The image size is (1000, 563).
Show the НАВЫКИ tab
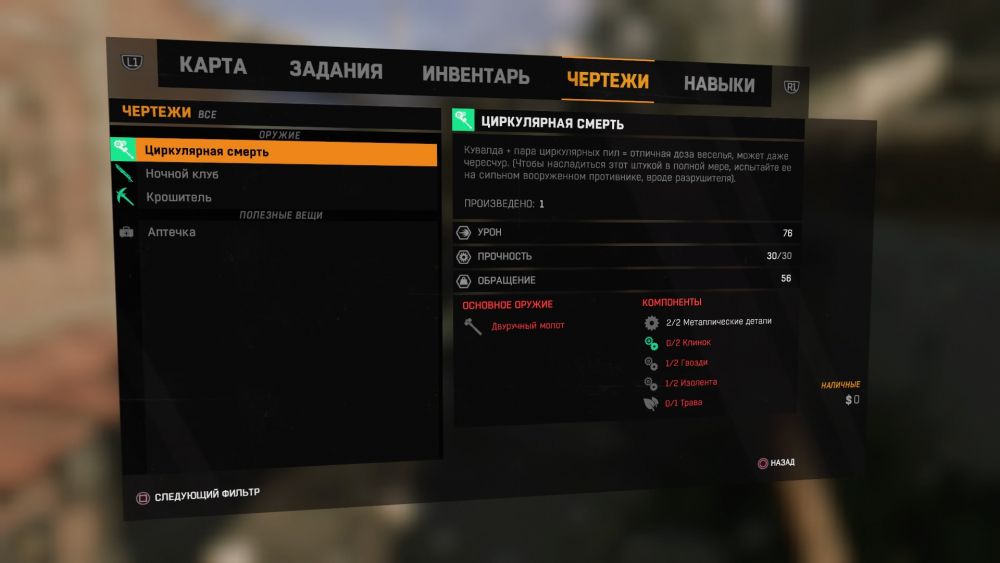(x=719, y=85)
